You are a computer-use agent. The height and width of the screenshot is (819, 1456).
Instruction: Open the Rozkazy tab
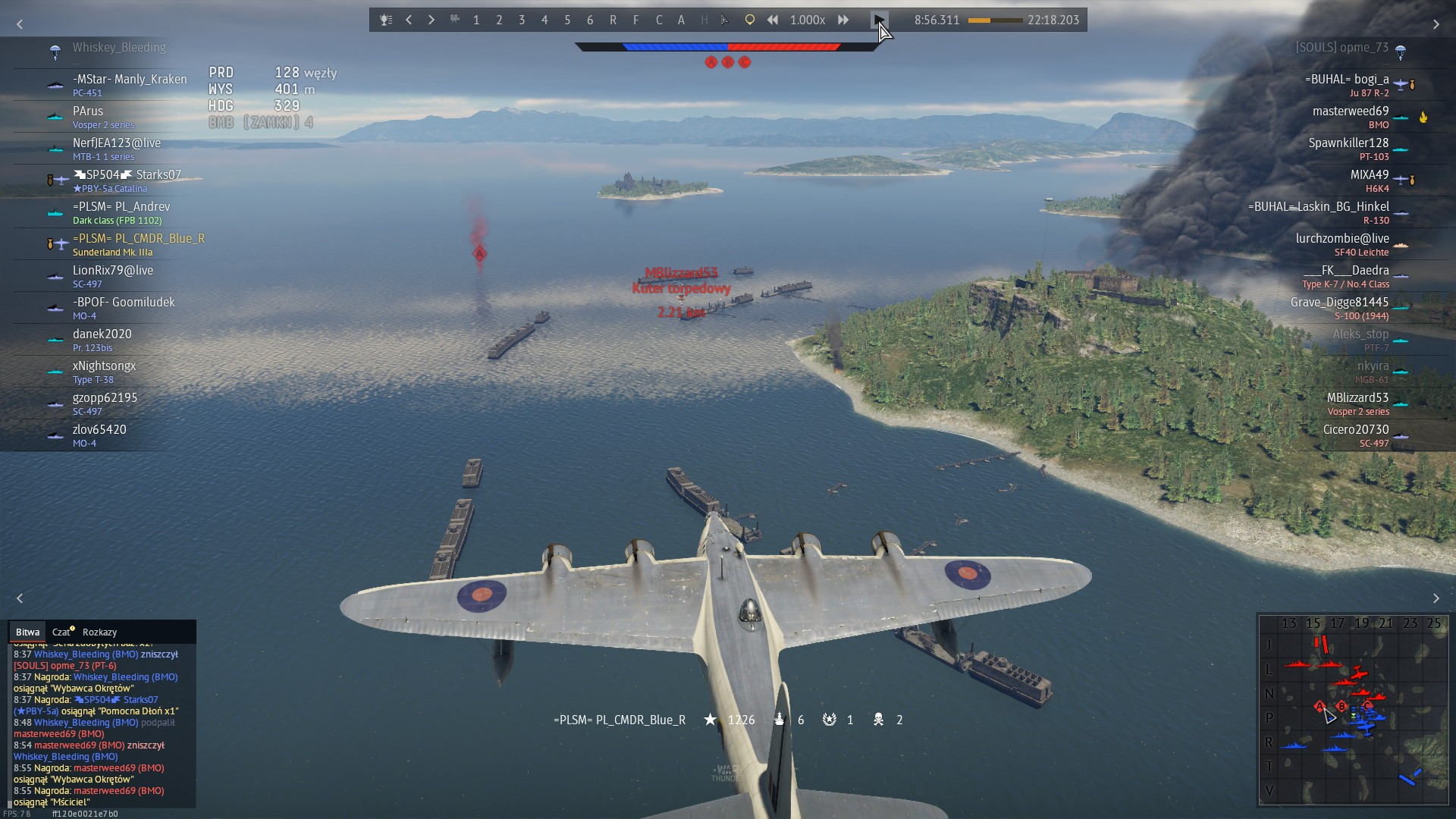pyautogui.click(x=99, y=632)
